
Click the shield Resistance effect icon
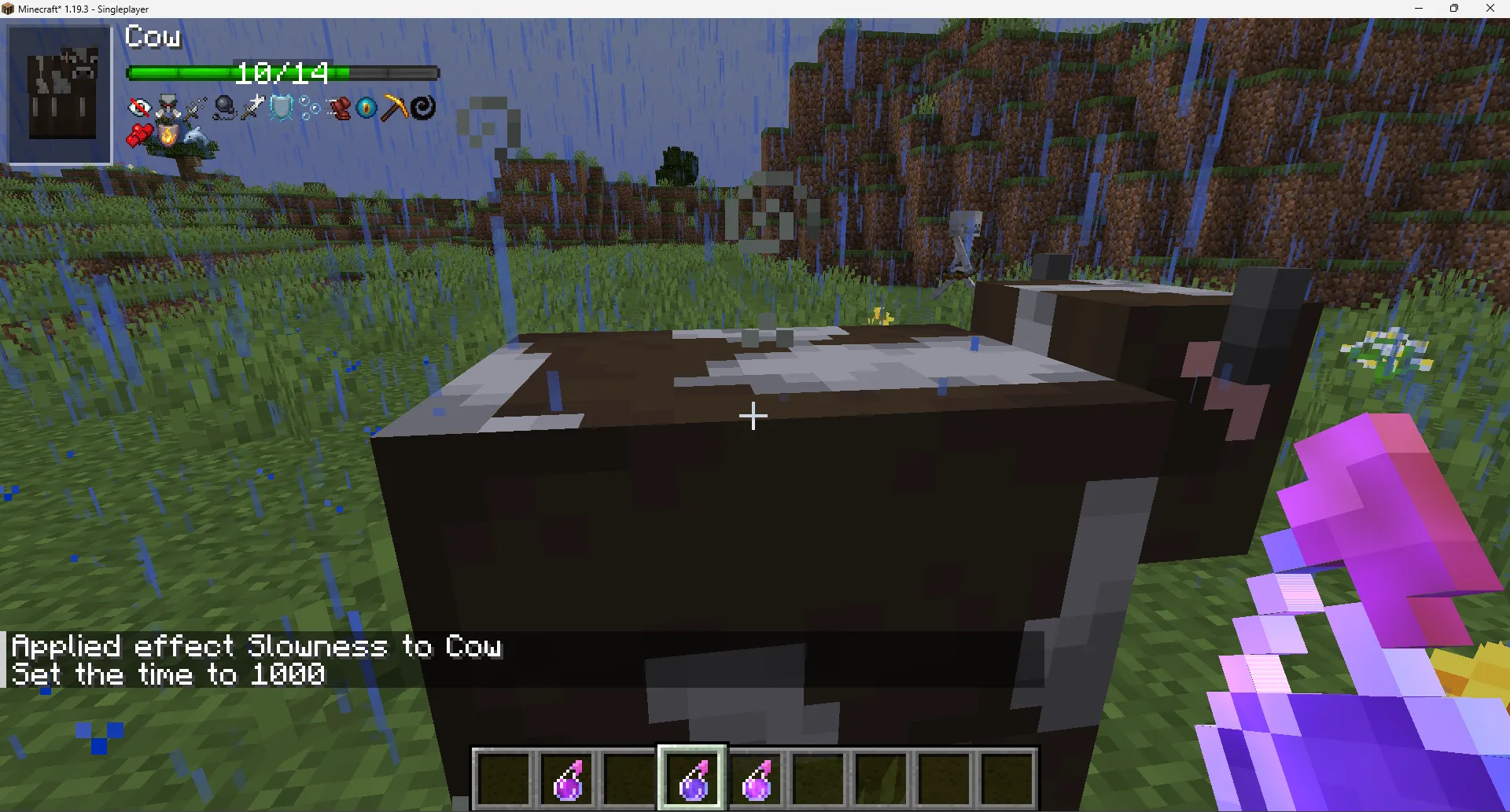(280, 107)
